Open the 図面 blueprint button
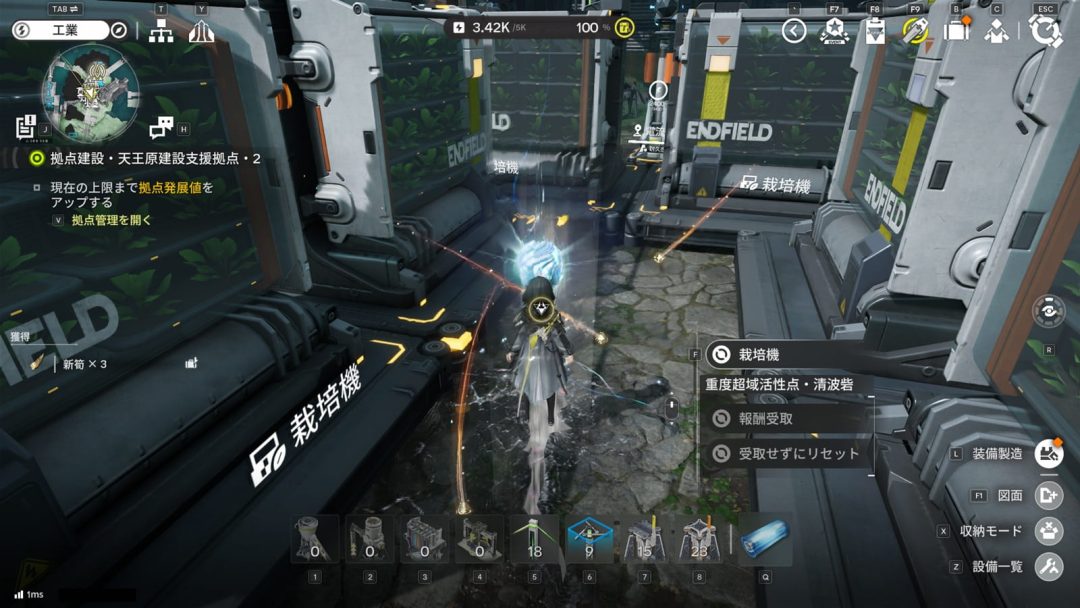The width and height of the screenshot is (1080, 608). 1048,495
